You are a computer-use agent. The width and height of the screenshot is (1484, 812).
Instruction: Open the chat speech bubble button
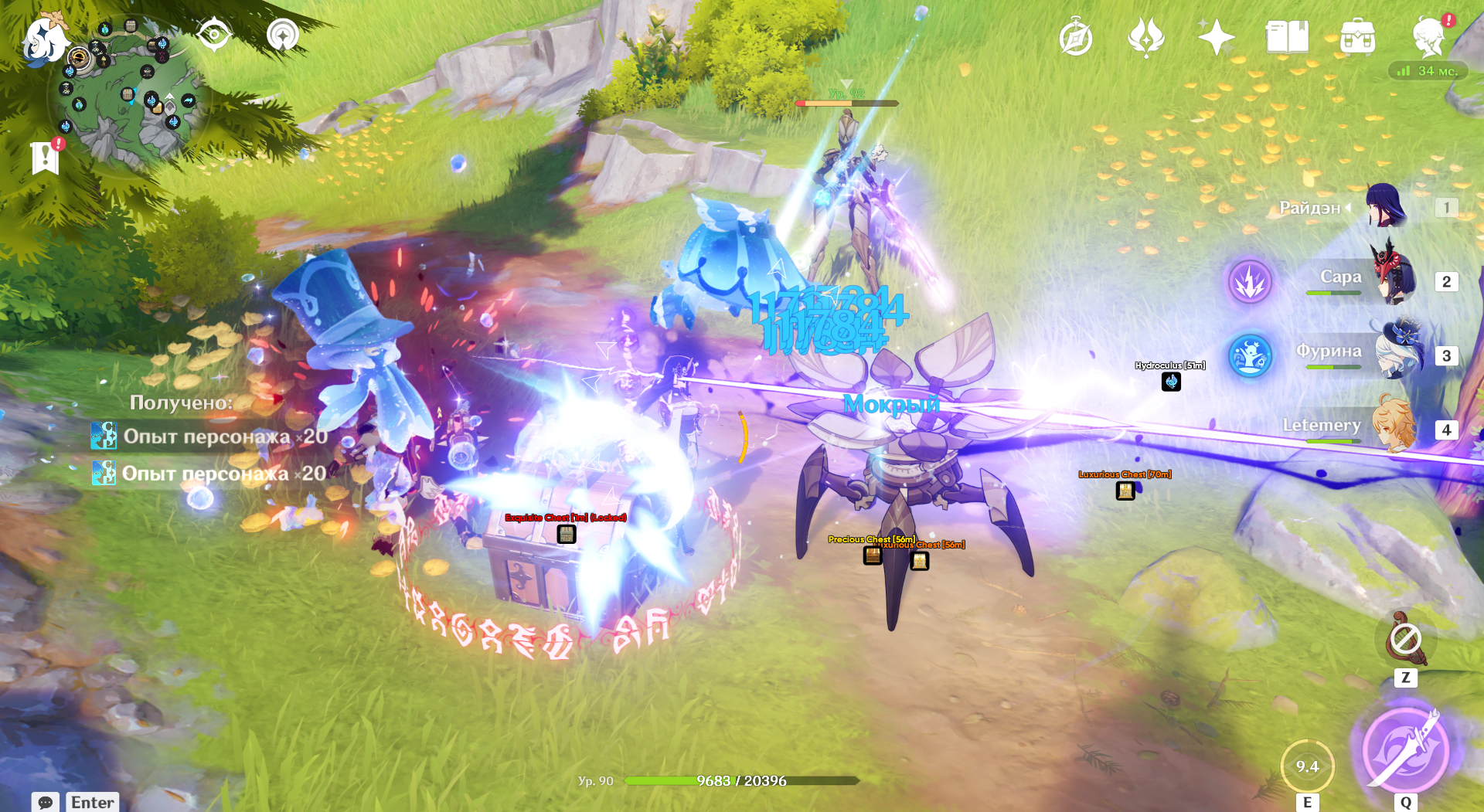pyautogui.click(x=46, y=802)
